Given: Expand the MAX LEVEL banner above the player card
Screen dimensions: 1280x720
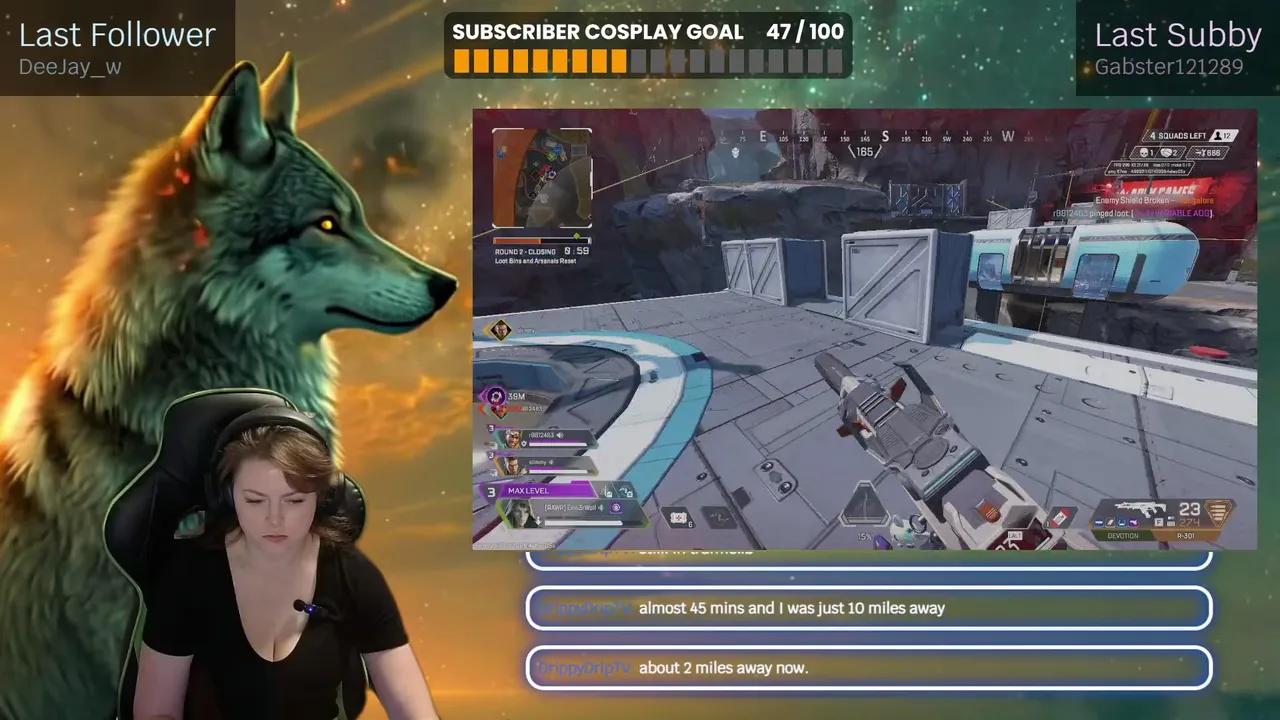Looking at the screenshot, I should (x=528, y=491).
